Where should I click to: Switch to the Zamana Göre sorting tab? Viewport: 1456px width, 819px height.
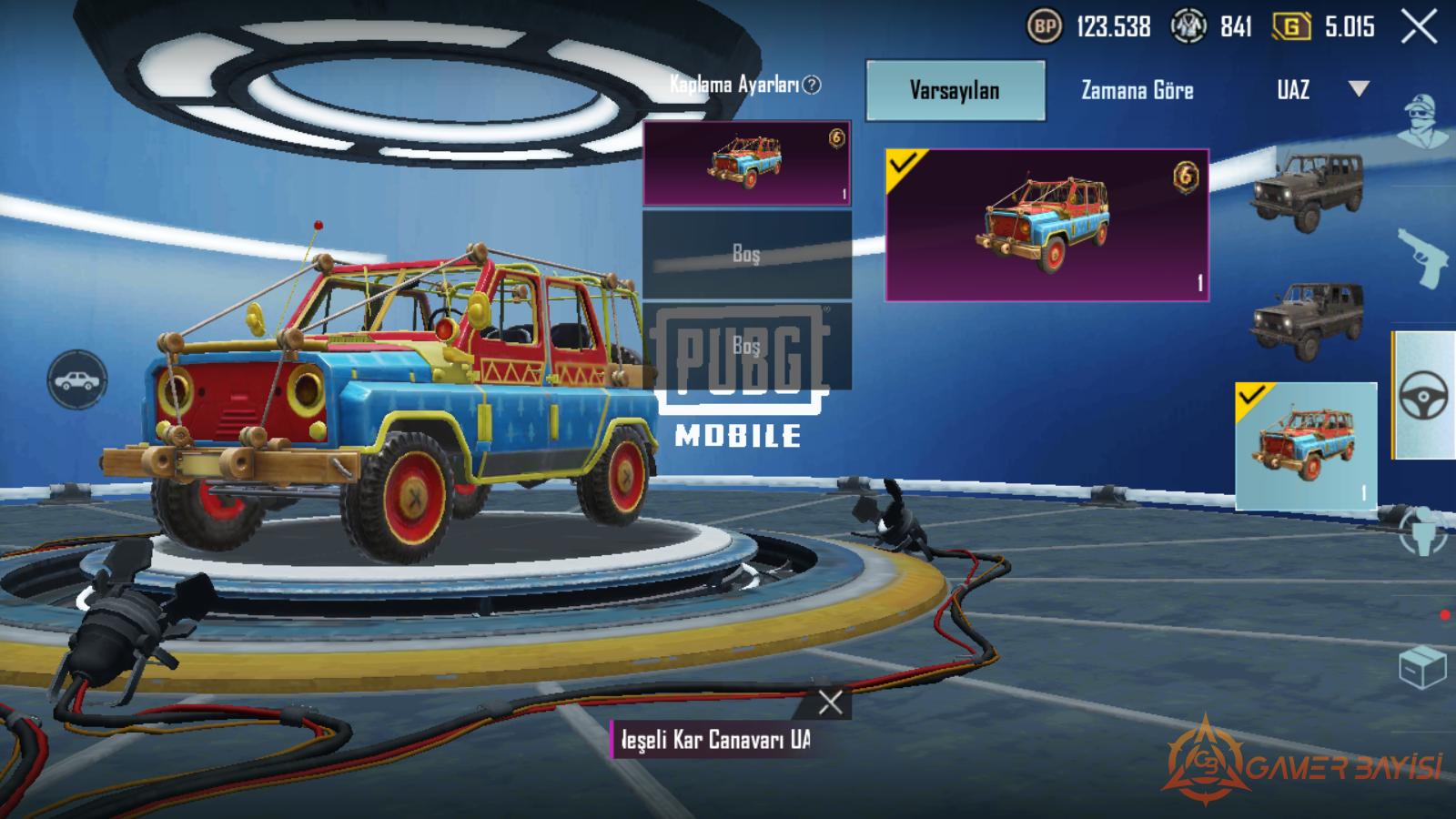pos(1137,90)
